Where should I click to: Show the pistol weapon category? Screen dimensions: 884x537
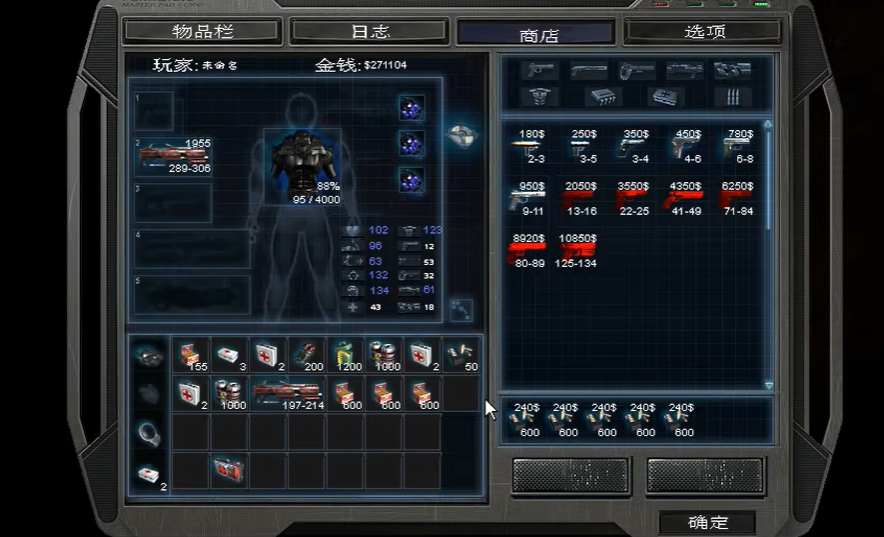(539, 71)
